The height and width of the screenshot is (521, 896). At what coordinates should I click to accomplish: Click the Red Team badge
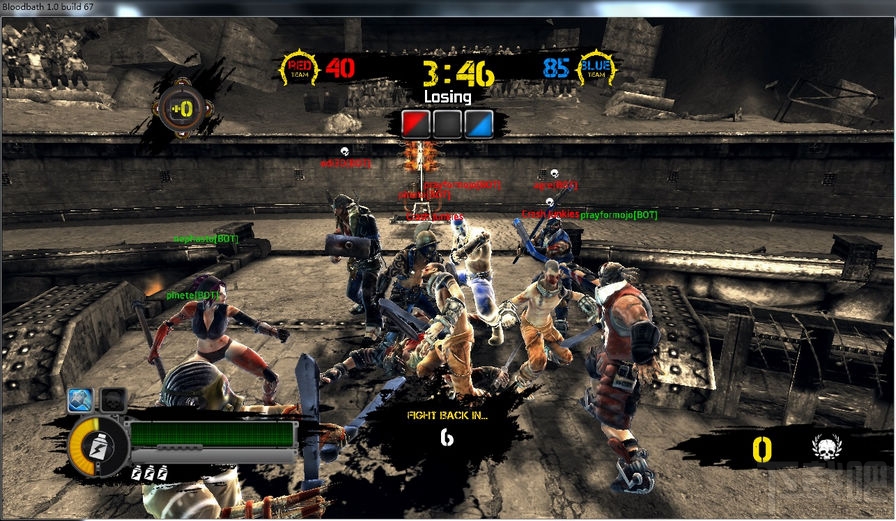click(x=299, y=69)
